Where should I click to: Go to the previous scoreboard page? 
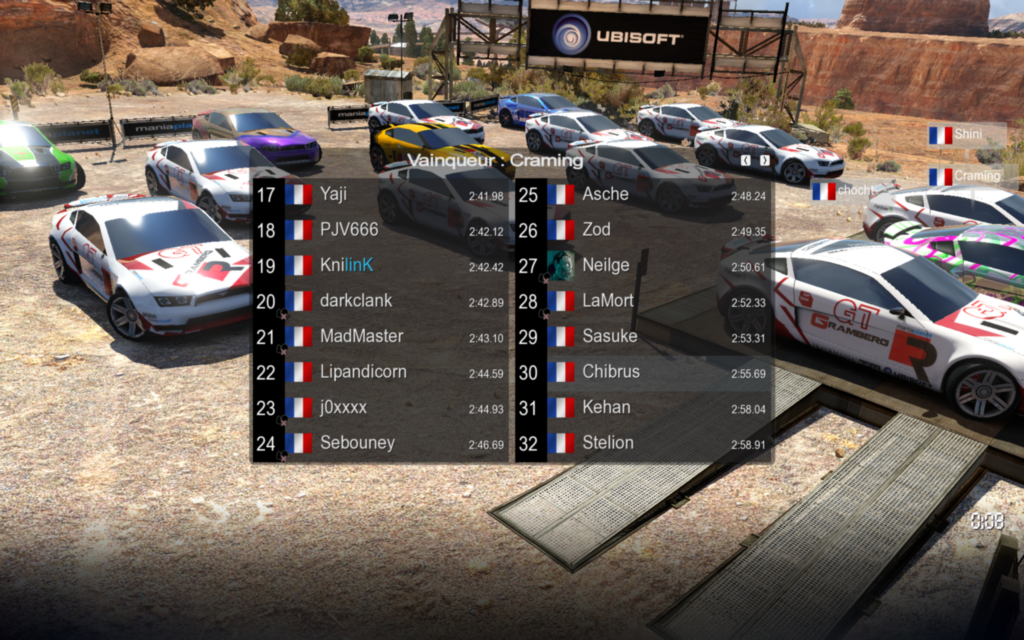745,160
